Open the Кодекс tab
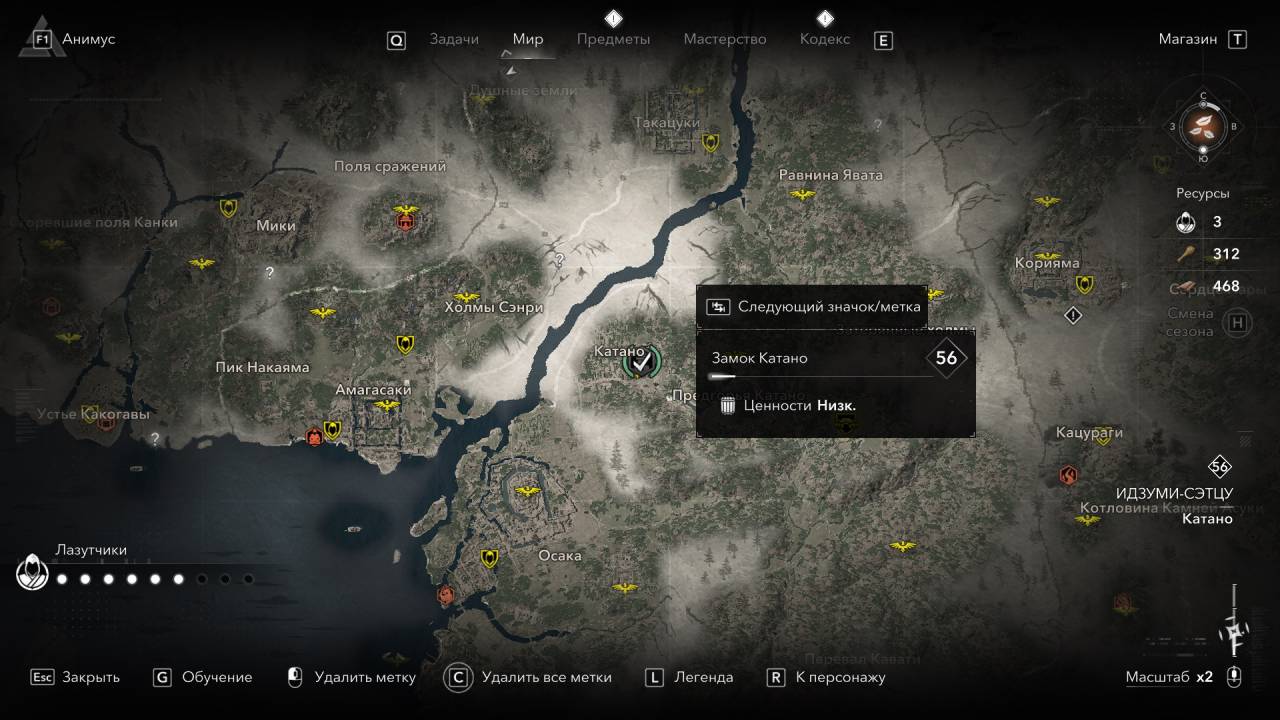 [x=824, y=39]
